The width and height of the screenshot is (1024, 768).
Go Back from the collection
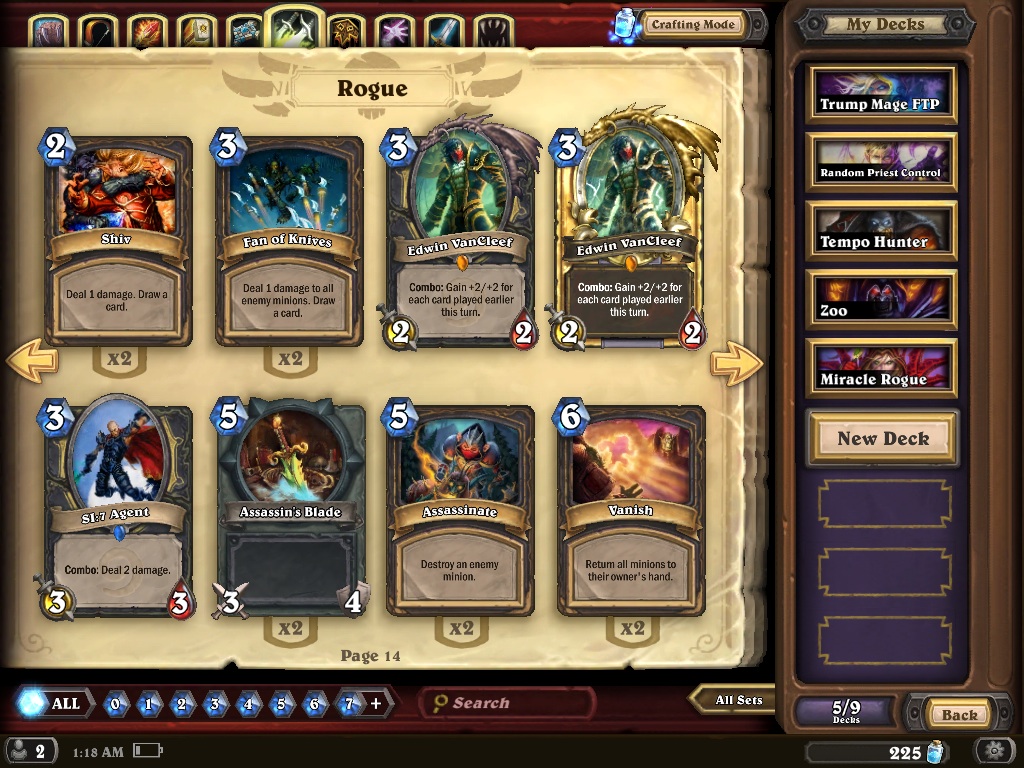pyautogui.click(x=958, y=714)
